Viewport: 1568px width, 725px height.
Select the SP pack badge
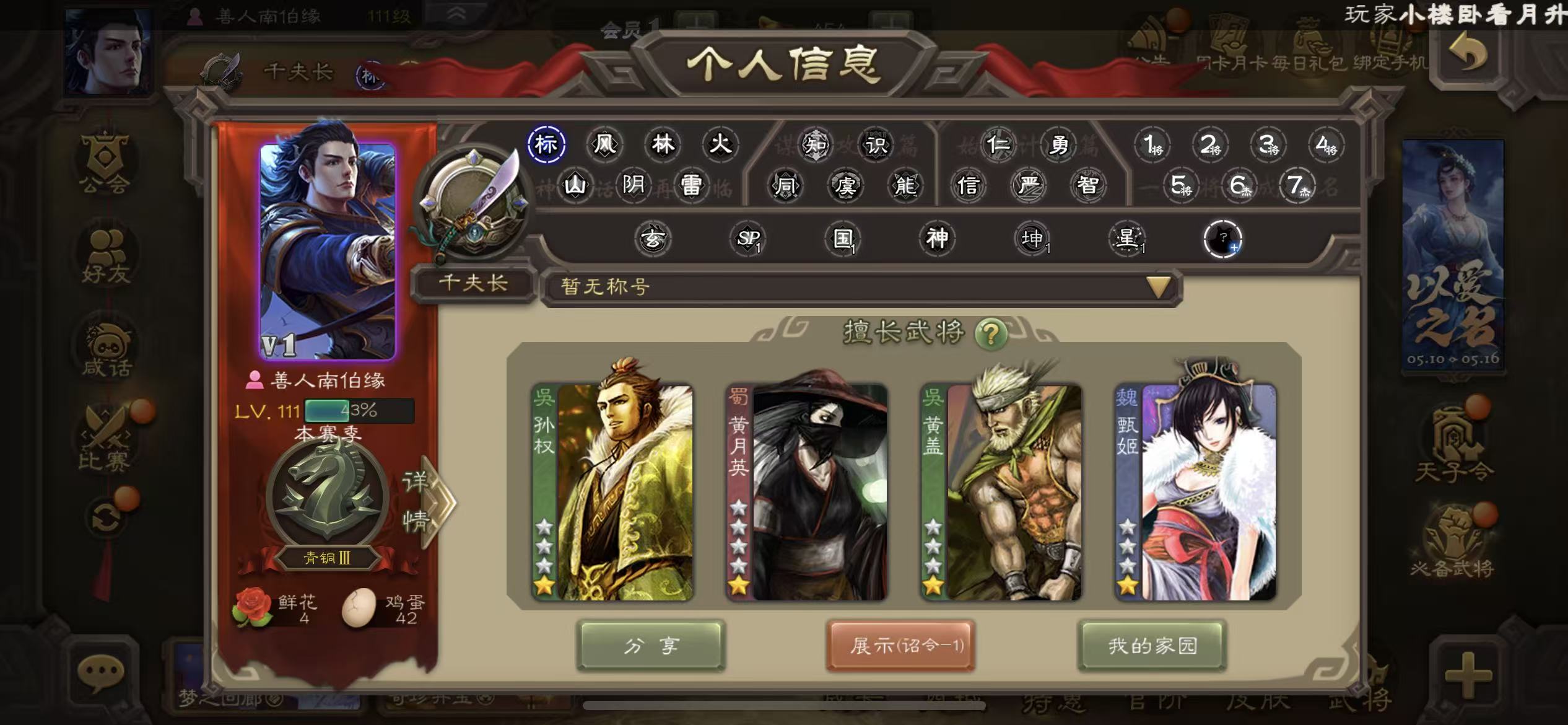(748, 239)
